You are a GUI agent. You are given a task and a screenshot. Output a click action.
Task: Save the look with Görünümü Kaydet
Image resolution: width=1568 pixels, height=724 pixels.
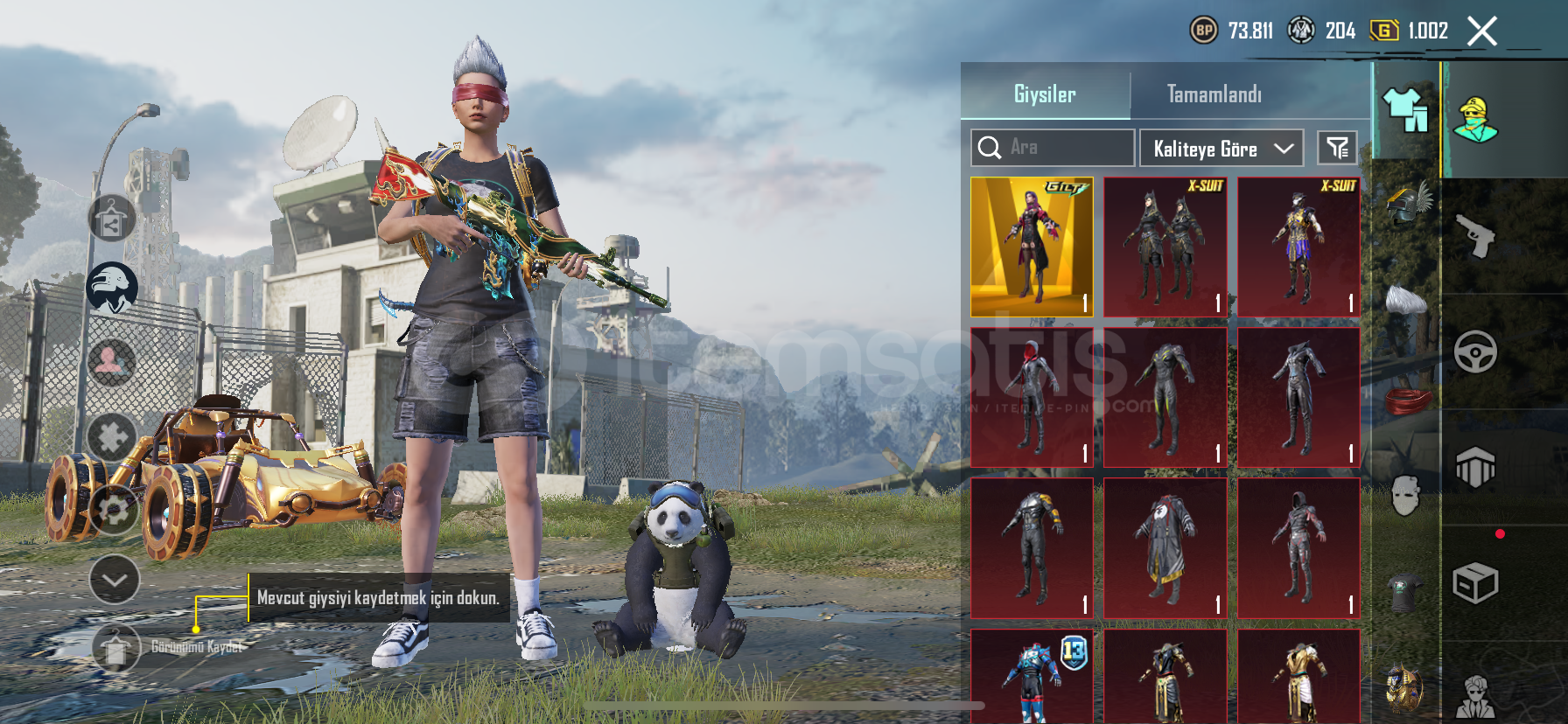[116, 647]
